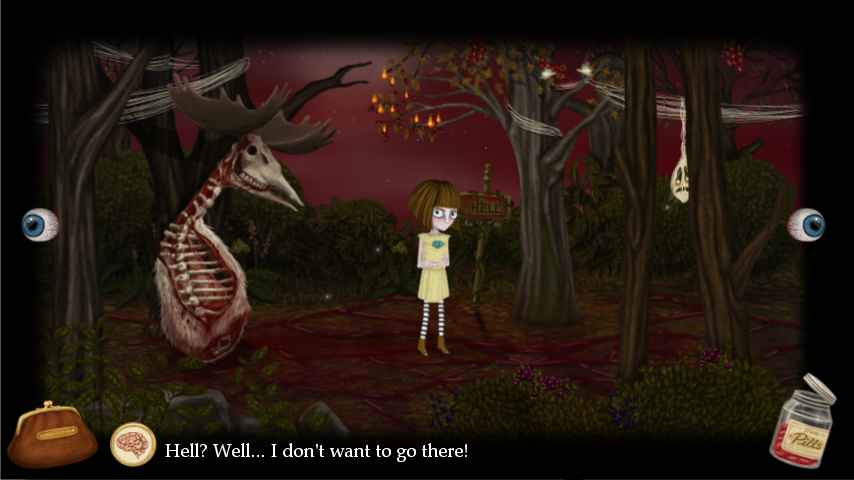Viewport: 854px width, 480px height.
Task: Click the brain hint icon
Action: pos(132,445)
